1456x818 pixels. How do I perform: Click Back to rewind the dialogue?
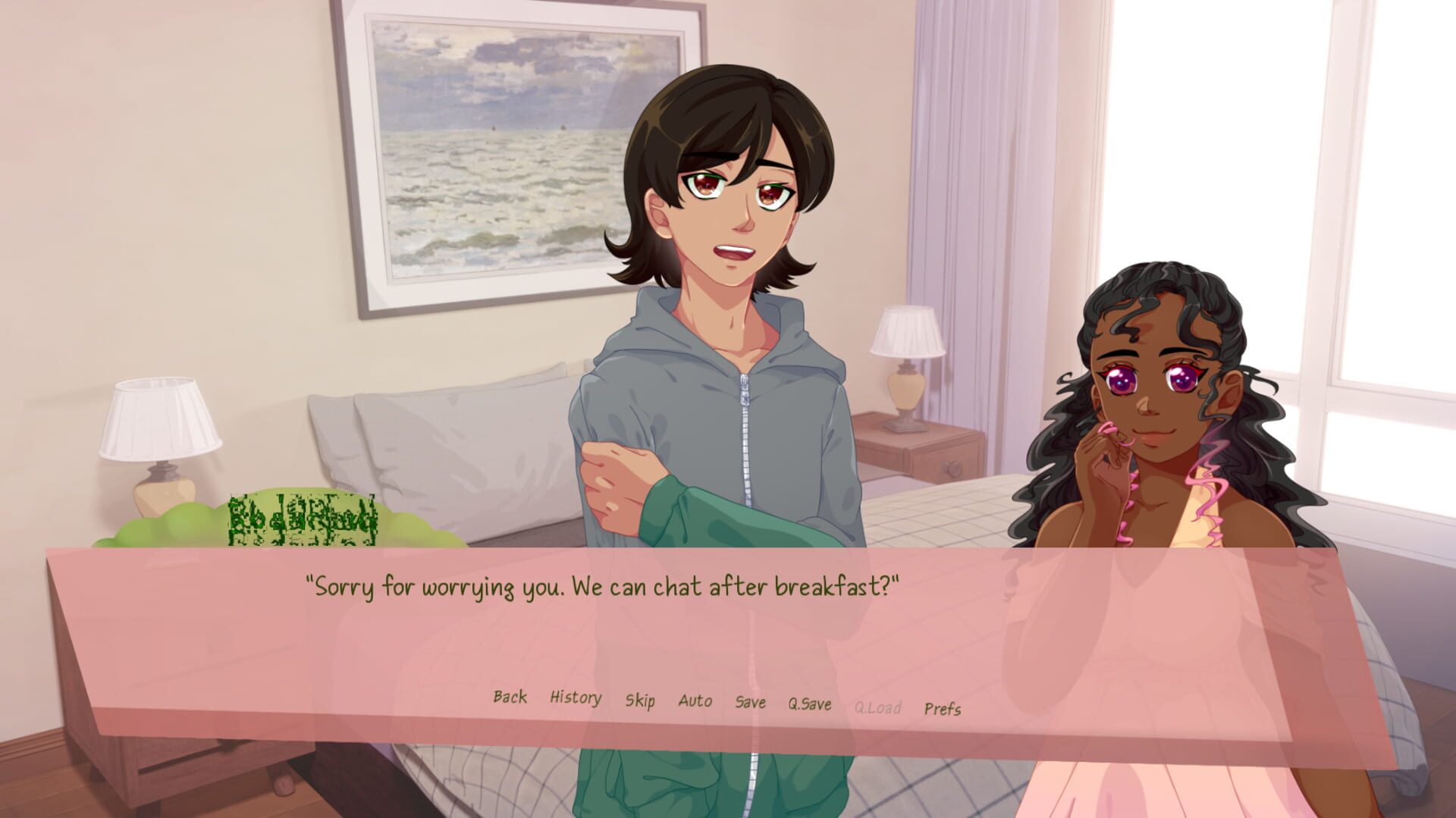[510, 697]
